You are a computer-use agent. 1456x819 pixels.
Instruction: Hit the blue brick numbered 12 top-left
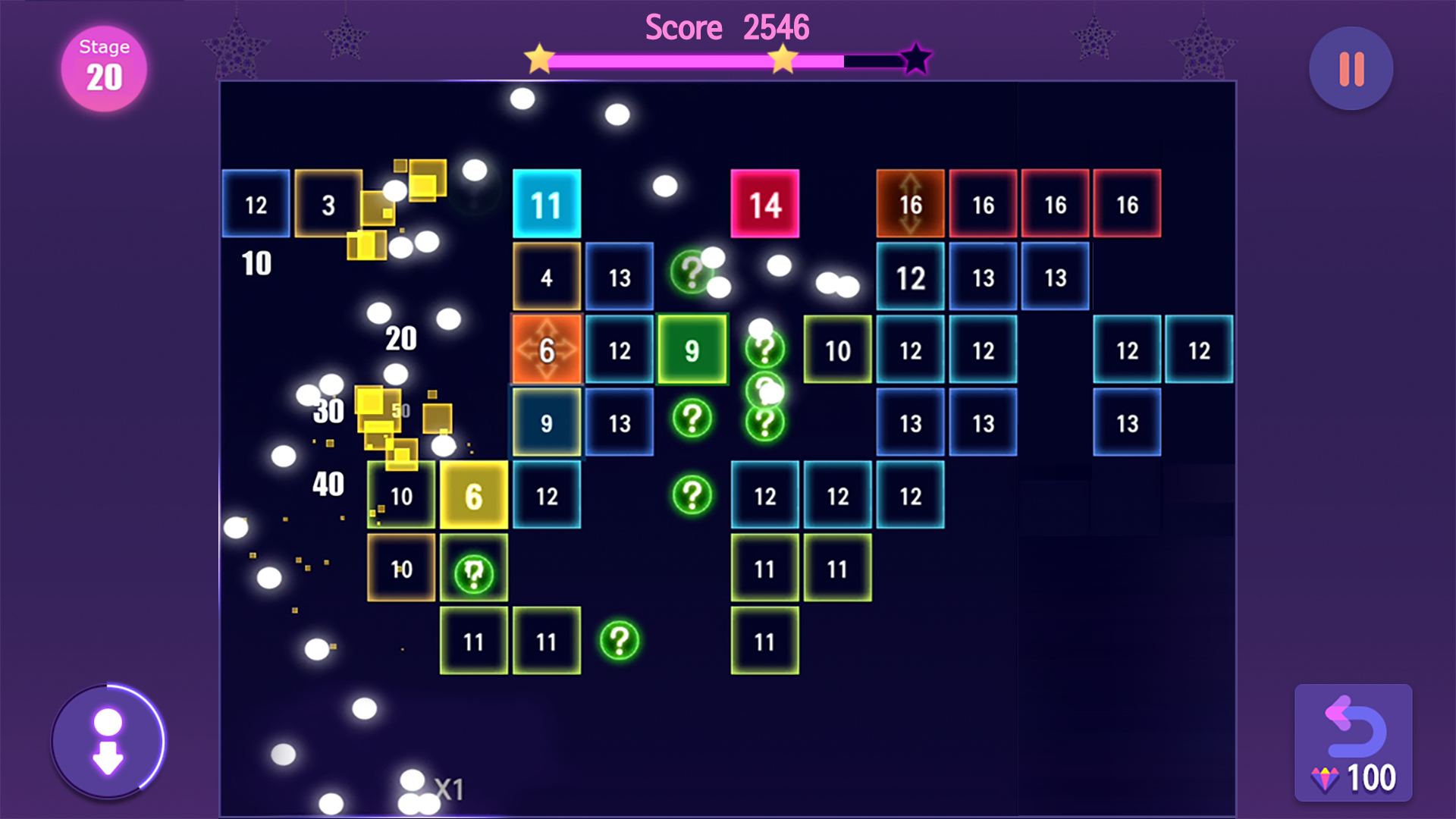coord(256,202)
